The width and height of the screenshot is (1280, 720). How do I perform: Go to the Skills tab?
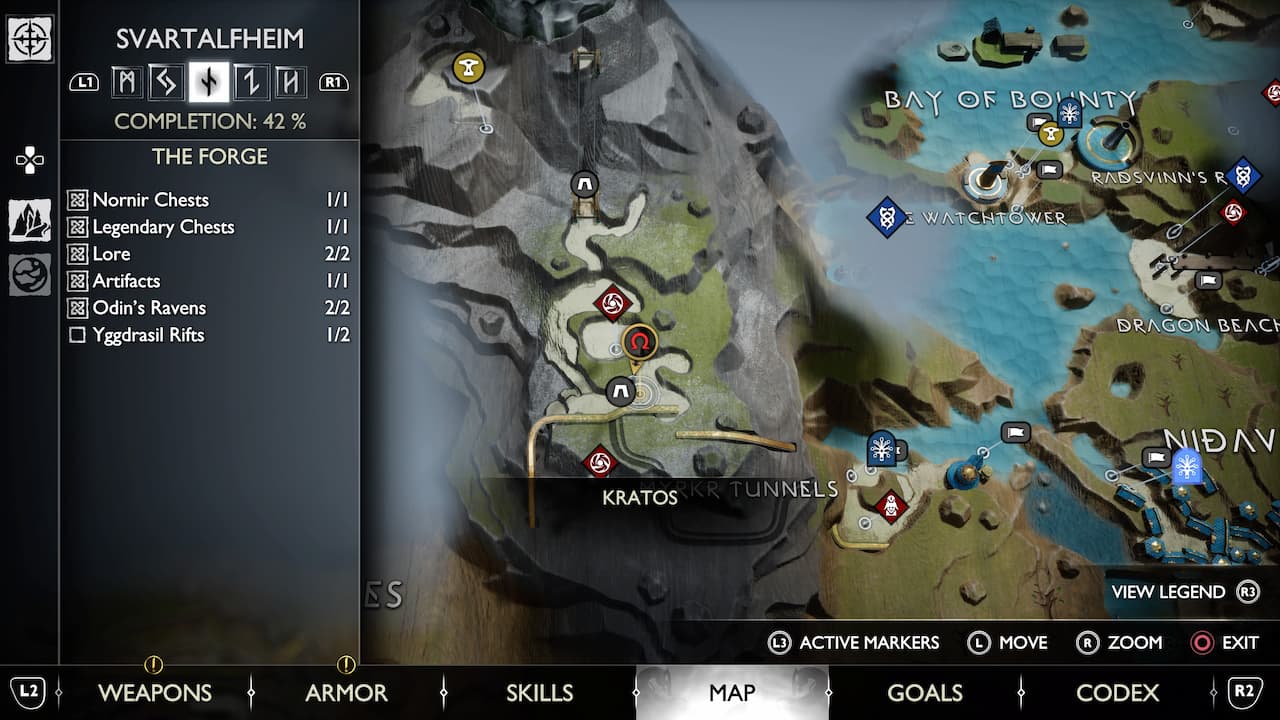pos(539,692)
